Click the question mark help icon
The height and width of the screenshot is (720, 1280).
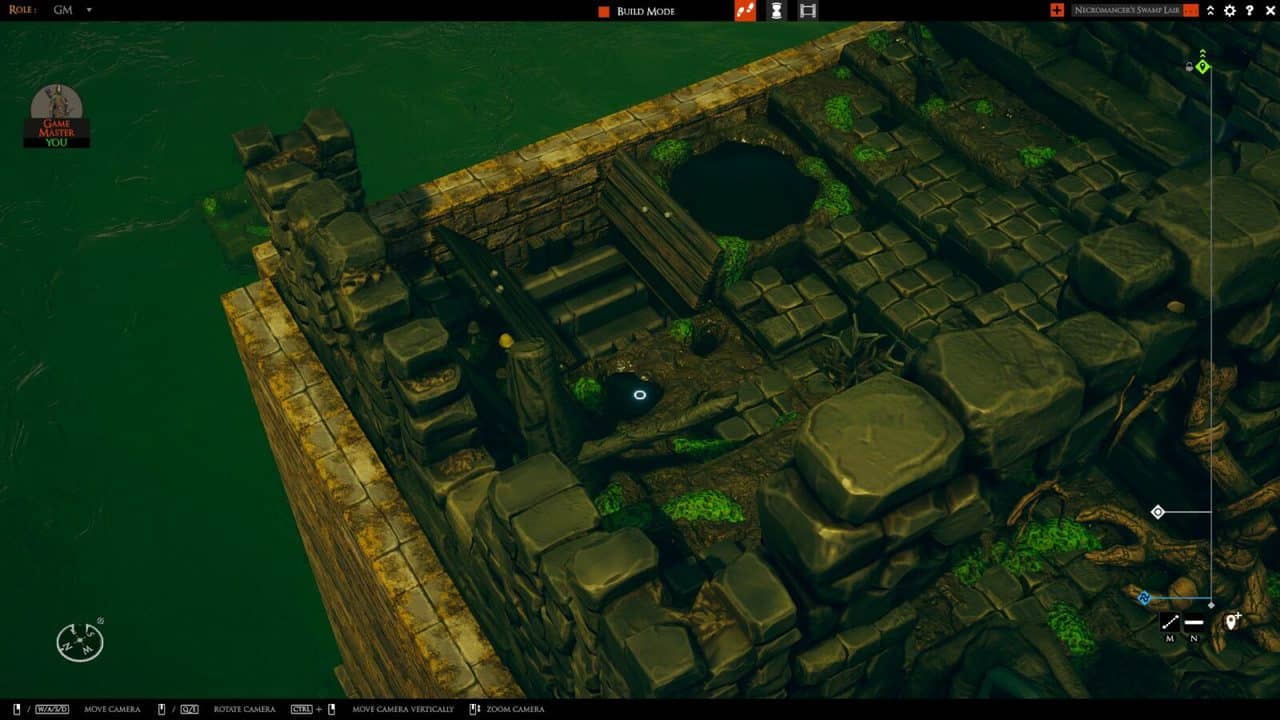[x=1248, y=10]
